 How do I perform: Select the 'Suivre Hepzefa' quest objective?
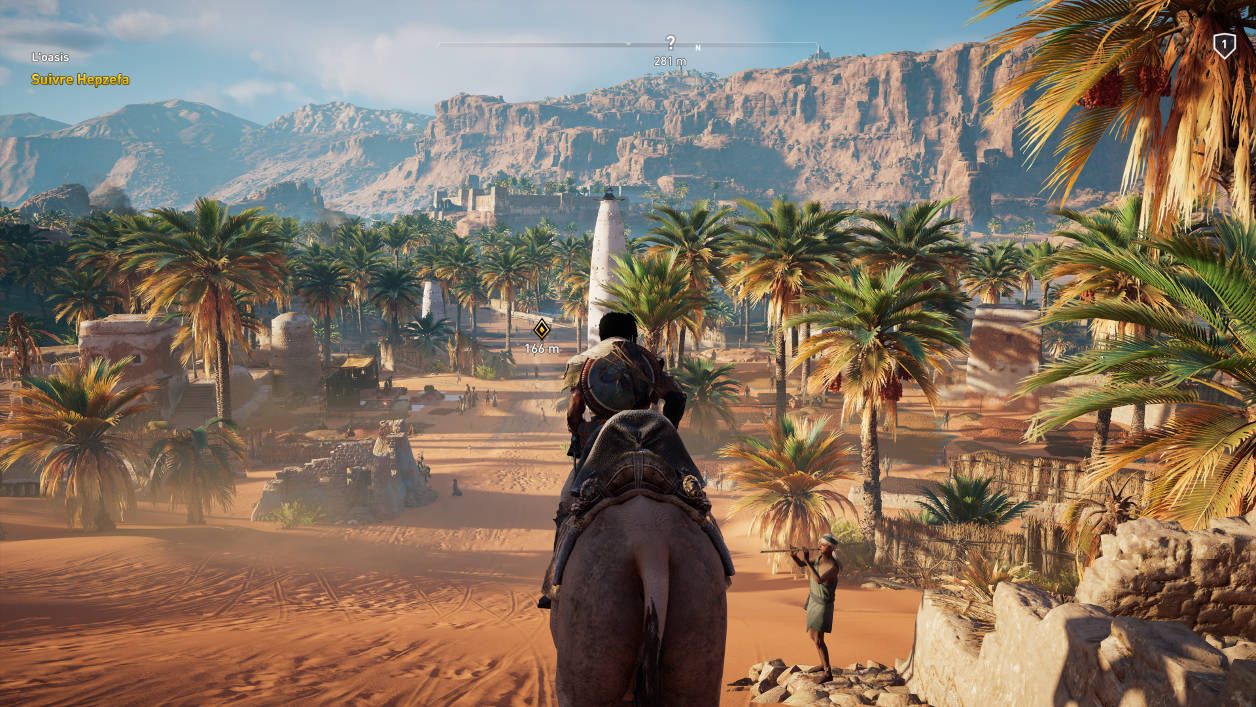pyautogui.click(x=80, y=79)
